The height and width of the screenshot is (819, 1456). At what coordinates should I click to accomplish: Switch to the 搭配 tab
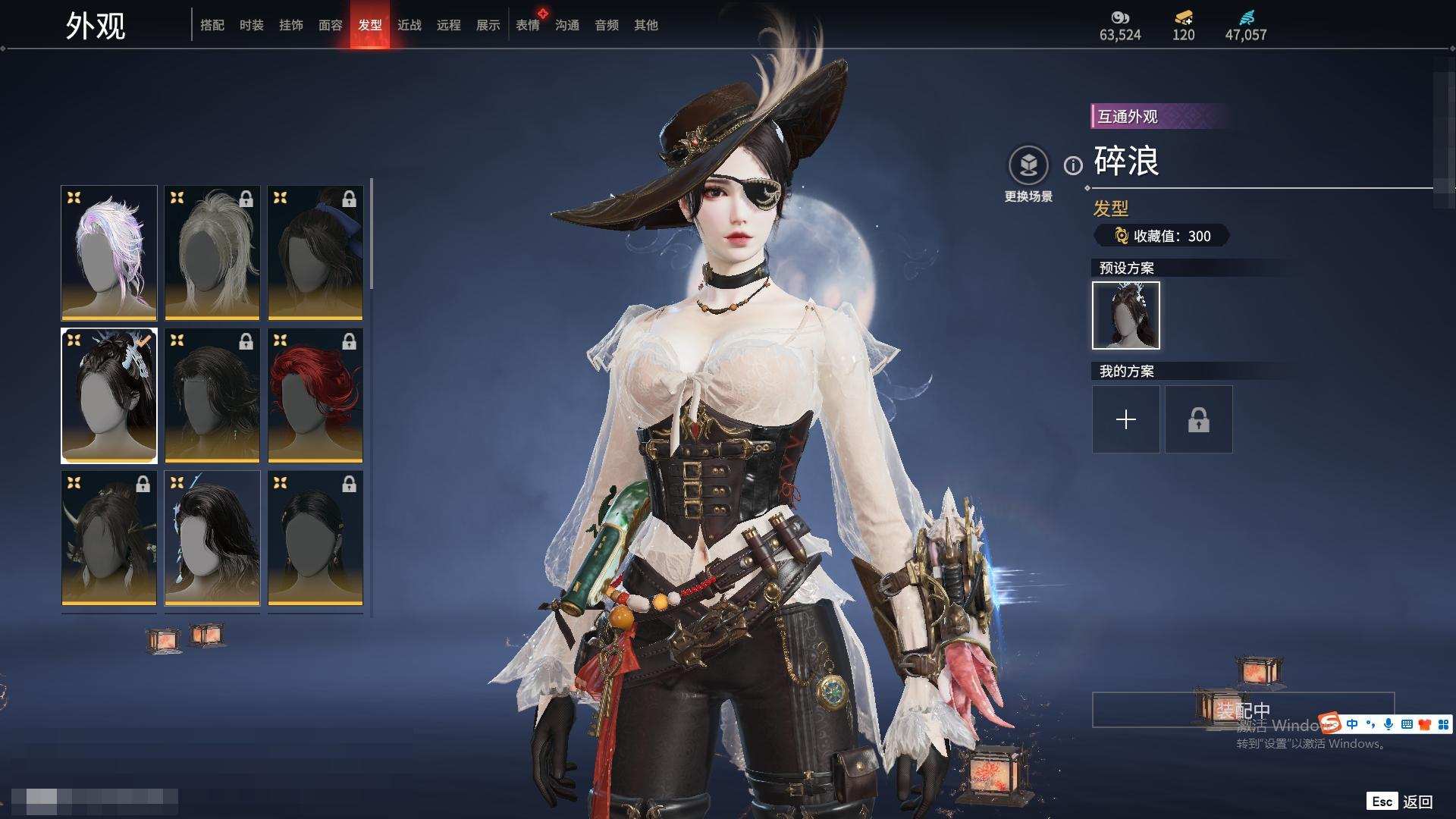212,25
